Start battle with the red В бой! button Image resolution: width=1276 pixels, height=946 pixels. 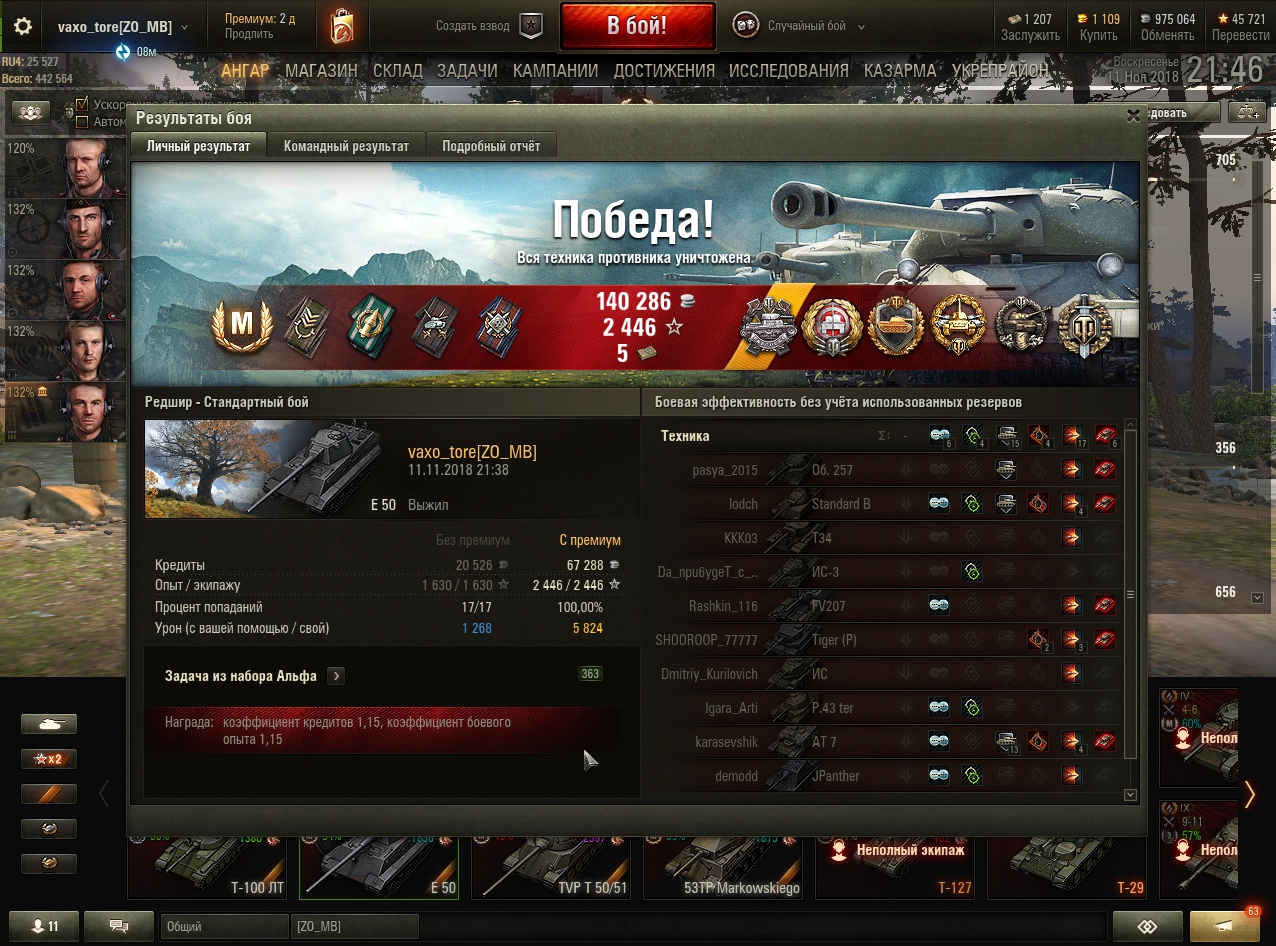coord(637,26)
